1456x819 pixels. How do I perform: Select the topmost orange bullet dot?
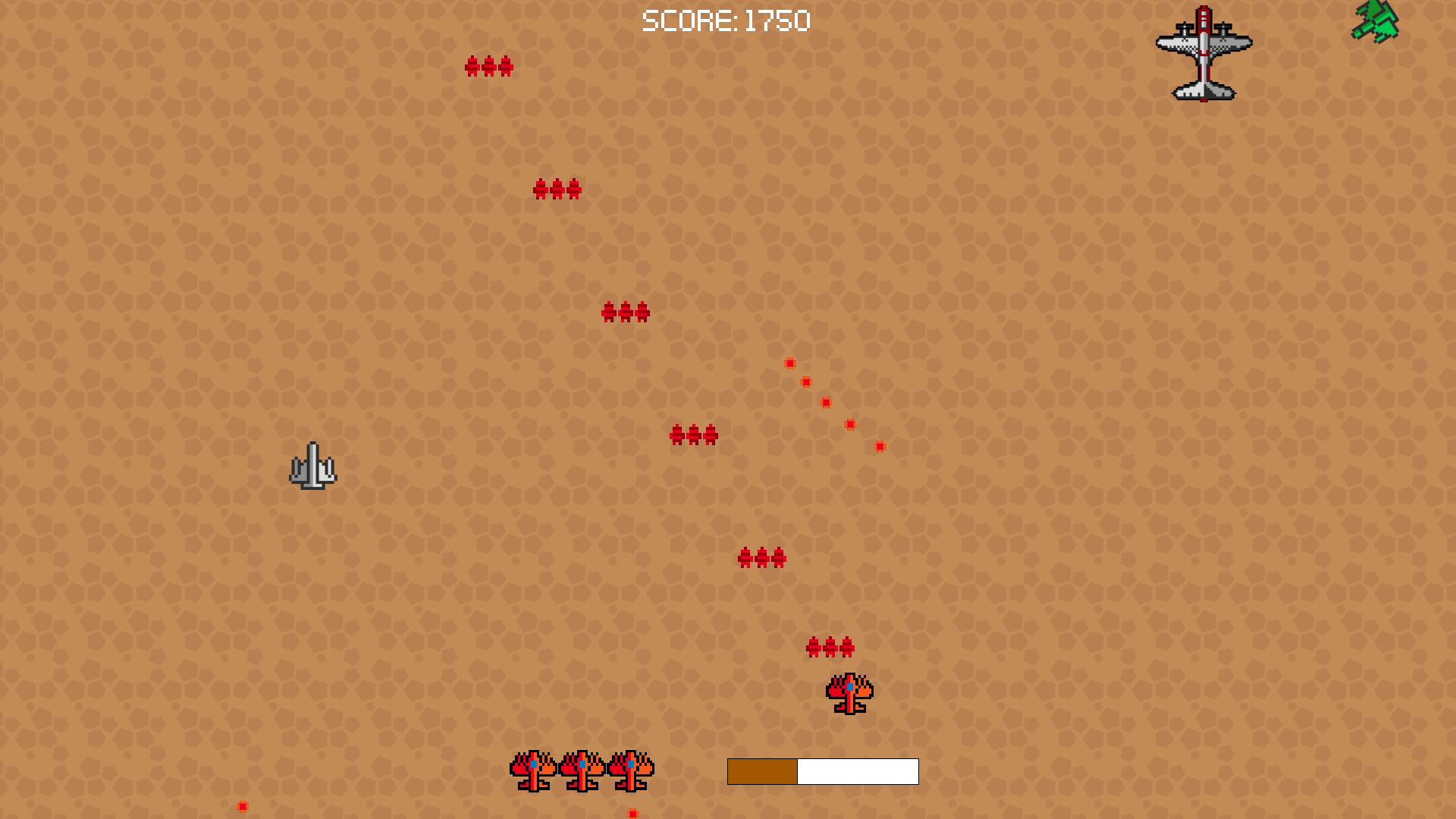coord(789,363)
